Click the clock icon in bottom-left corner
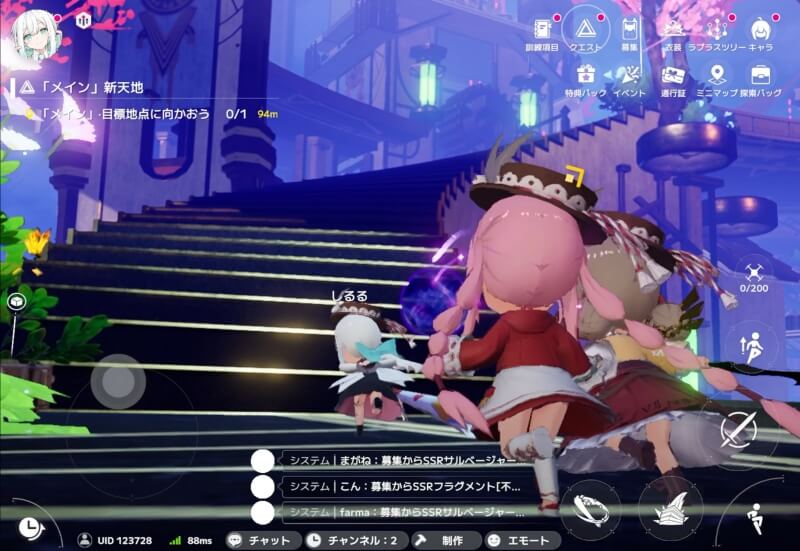Viewport: 800px width, 551px height. 28,525
